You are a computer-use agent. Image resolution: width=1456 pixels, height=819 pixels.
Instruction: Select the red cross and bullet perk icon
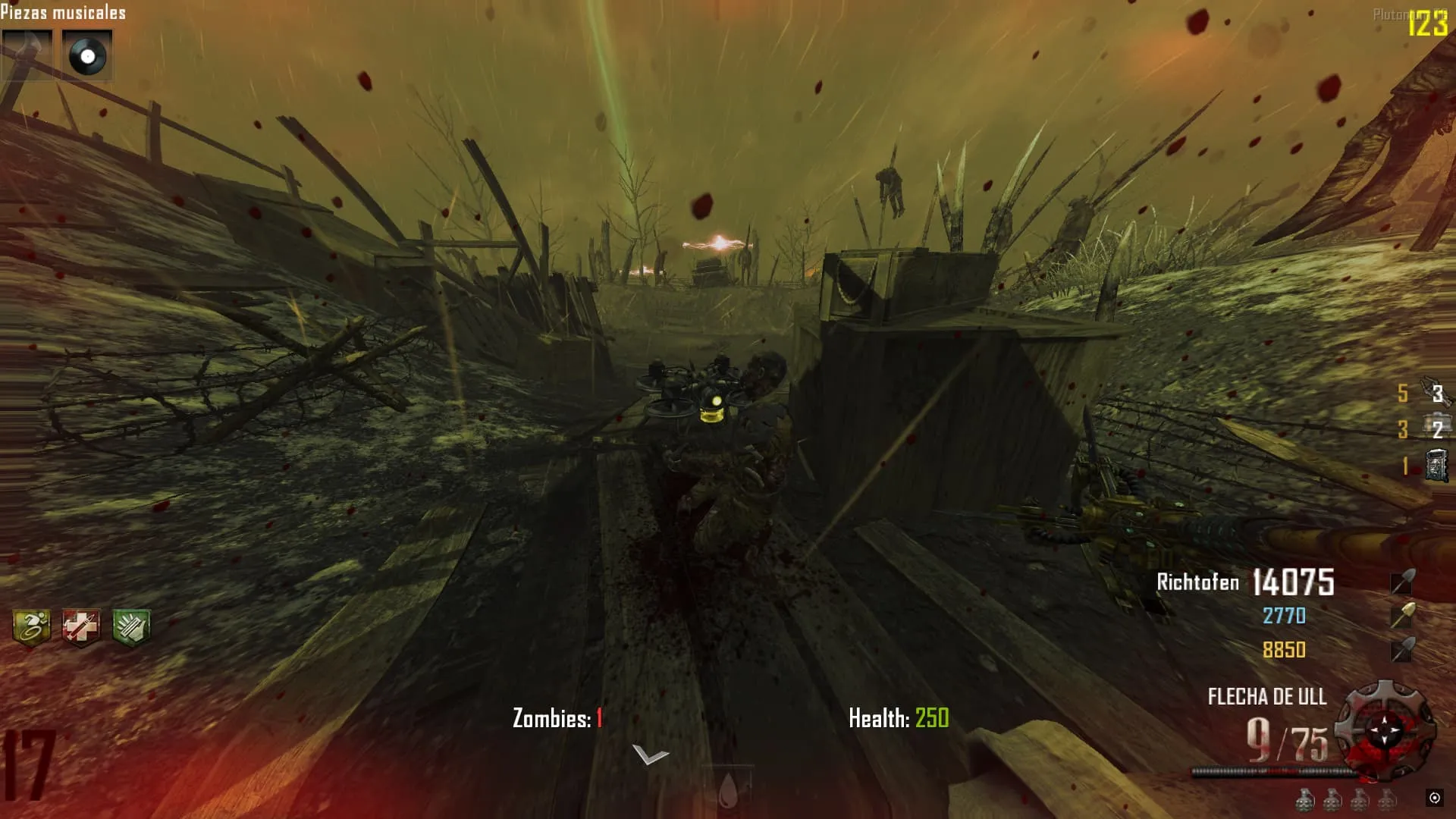(x=81, y=628)
